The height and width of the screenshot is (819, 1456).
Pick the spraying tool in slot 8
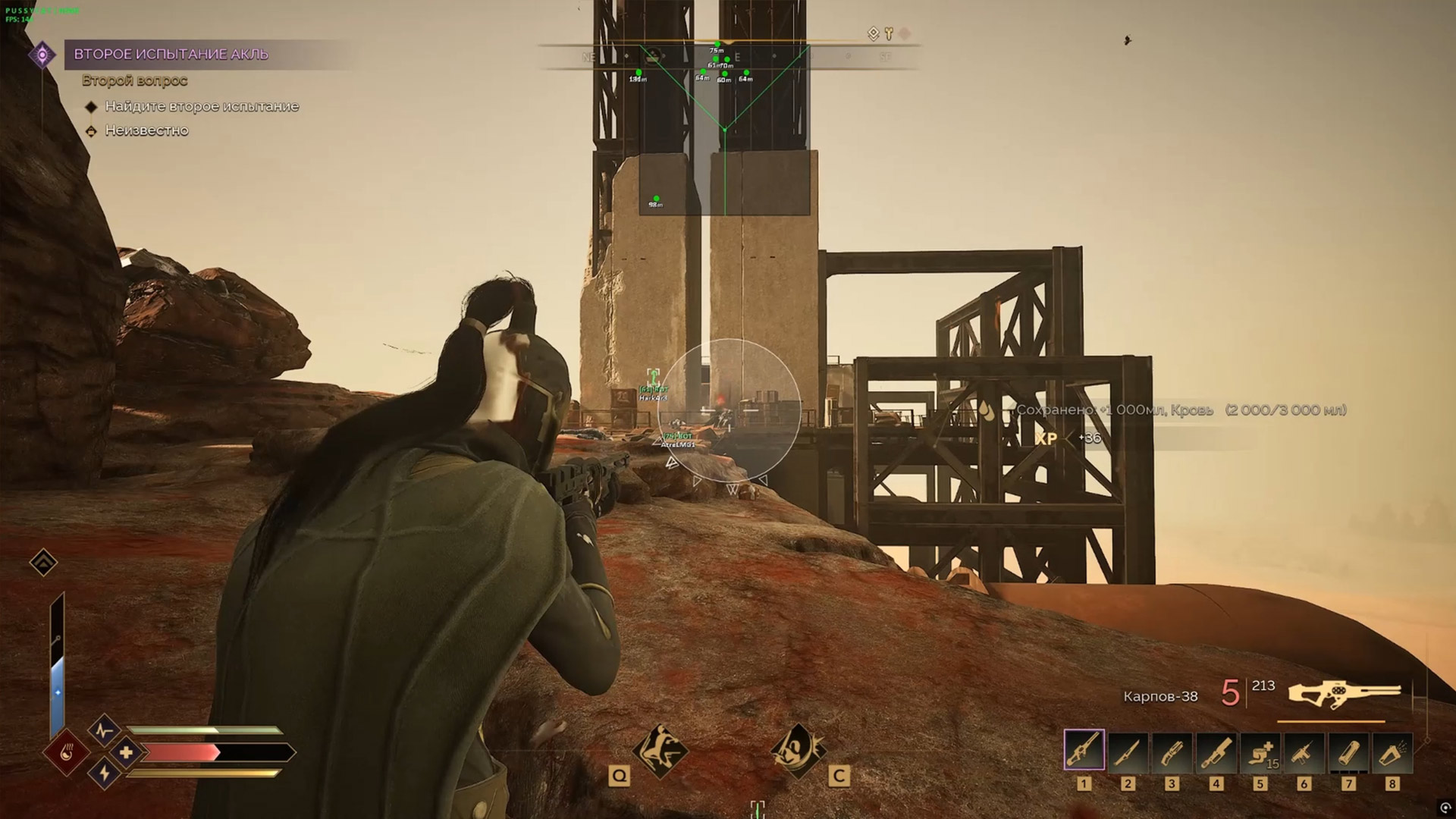(1392, 750)
